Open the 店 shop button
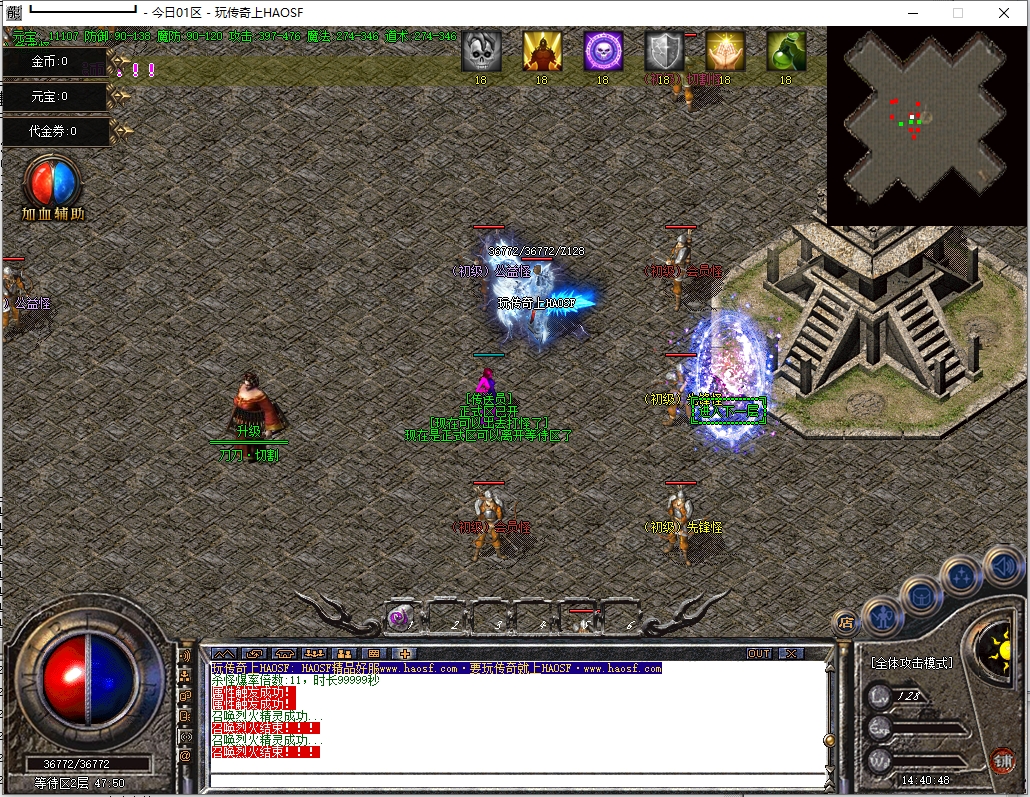 click(x=845, y=621)
